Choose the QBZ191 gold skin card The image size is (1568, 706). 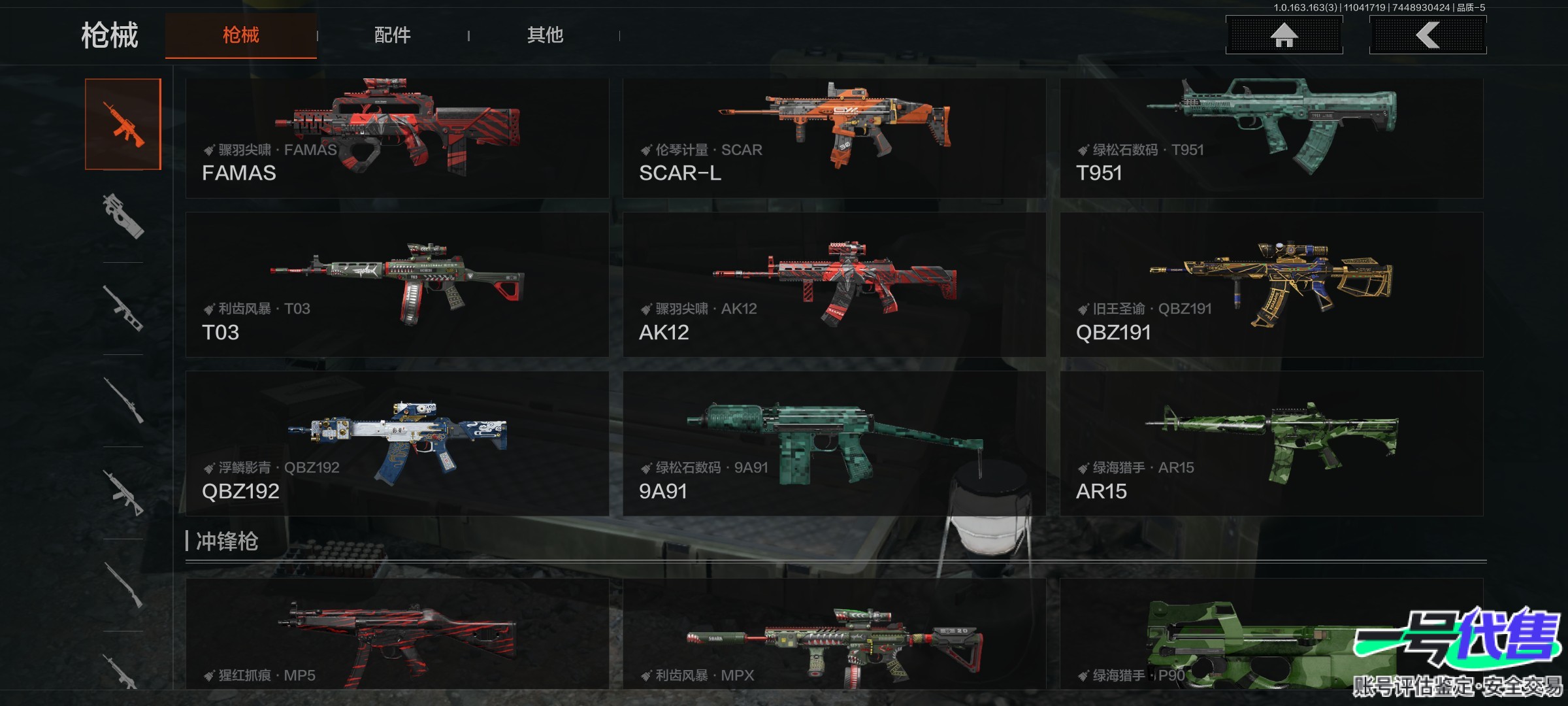point(1271,284)
